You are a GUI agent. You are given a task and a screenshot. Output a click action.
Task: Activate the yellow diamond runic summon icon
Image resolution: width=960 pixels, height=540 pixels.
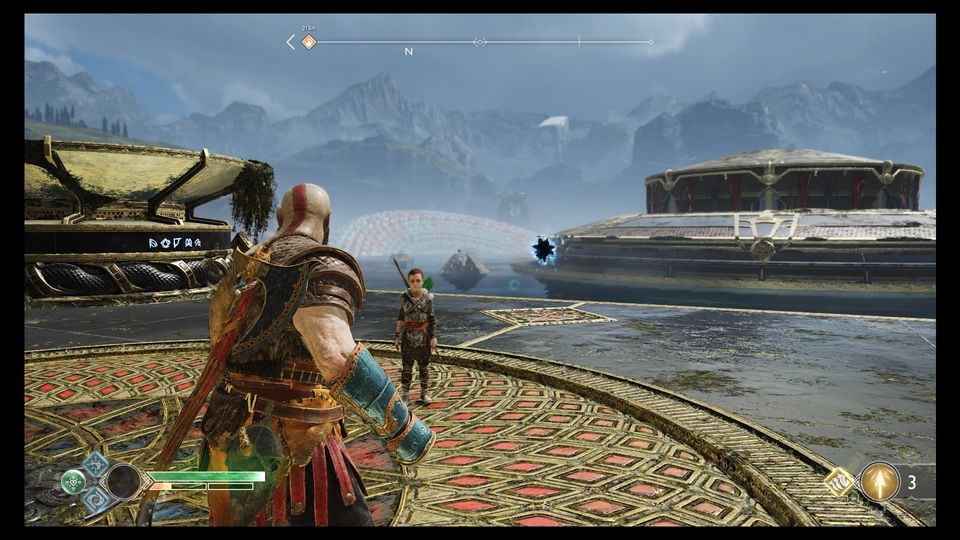(839, 482)
